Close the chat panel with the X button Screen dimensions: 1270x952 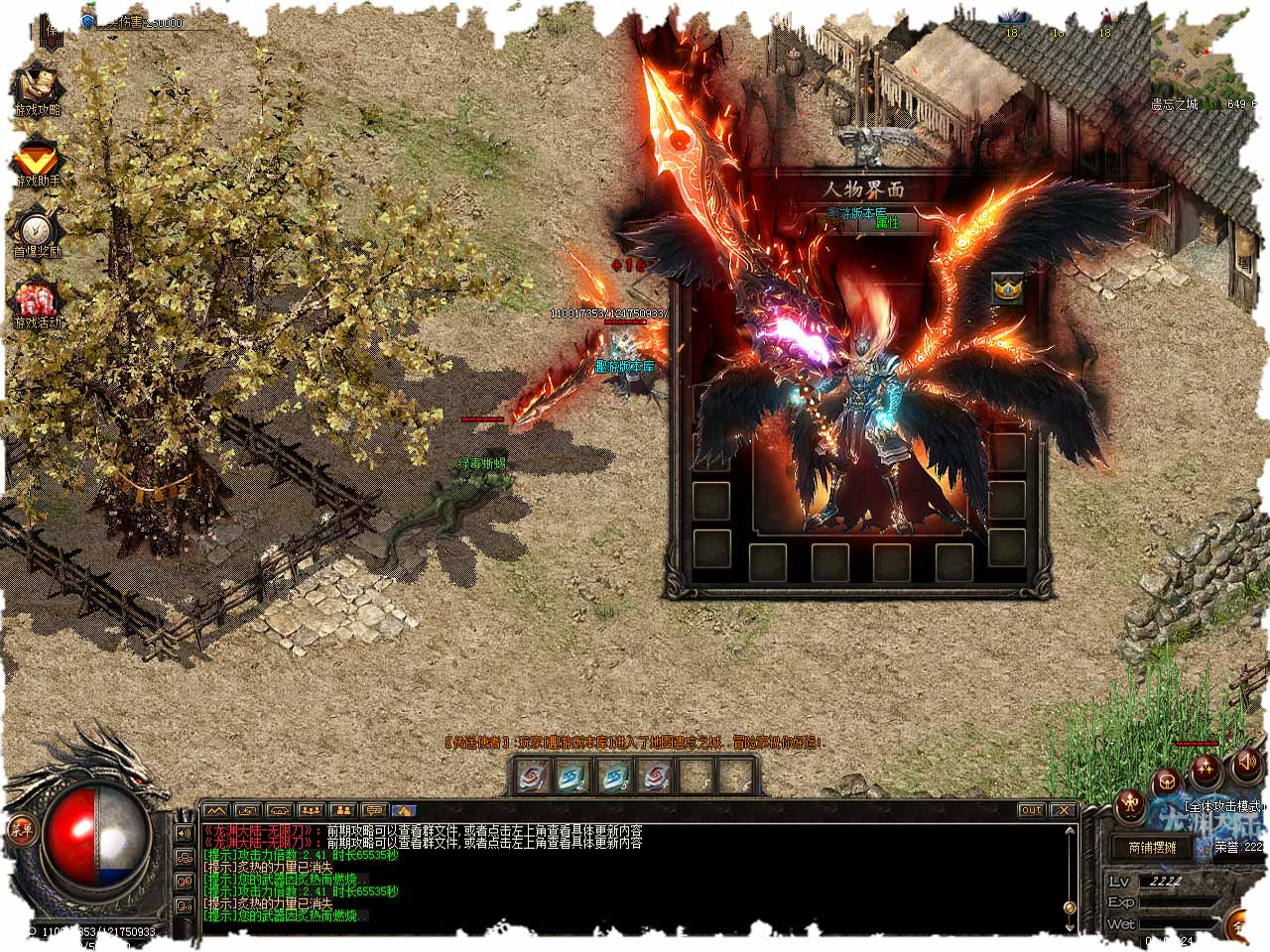tap(1063, 810)
